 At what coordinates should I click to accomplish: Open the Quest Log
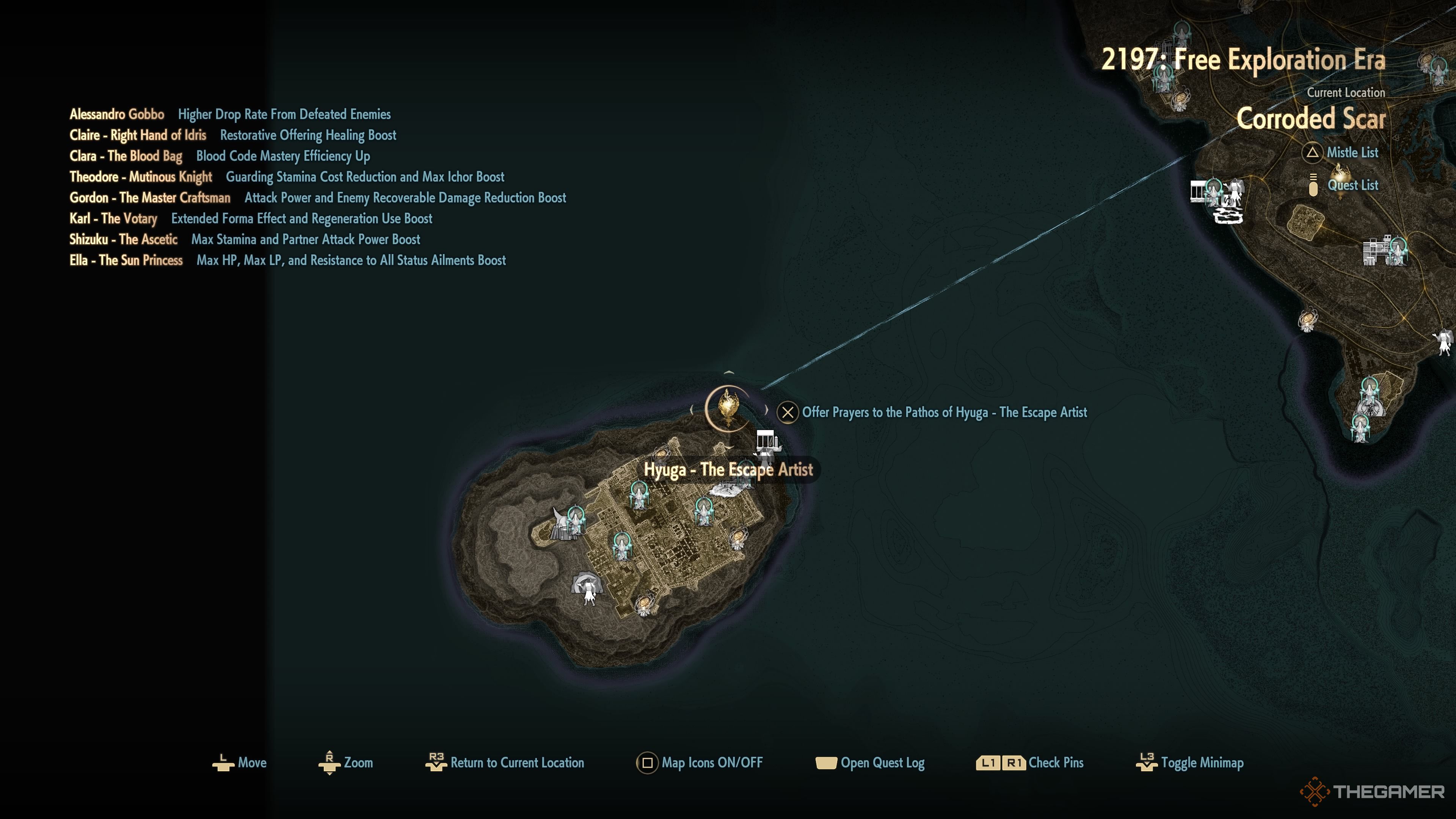[871, 763]
